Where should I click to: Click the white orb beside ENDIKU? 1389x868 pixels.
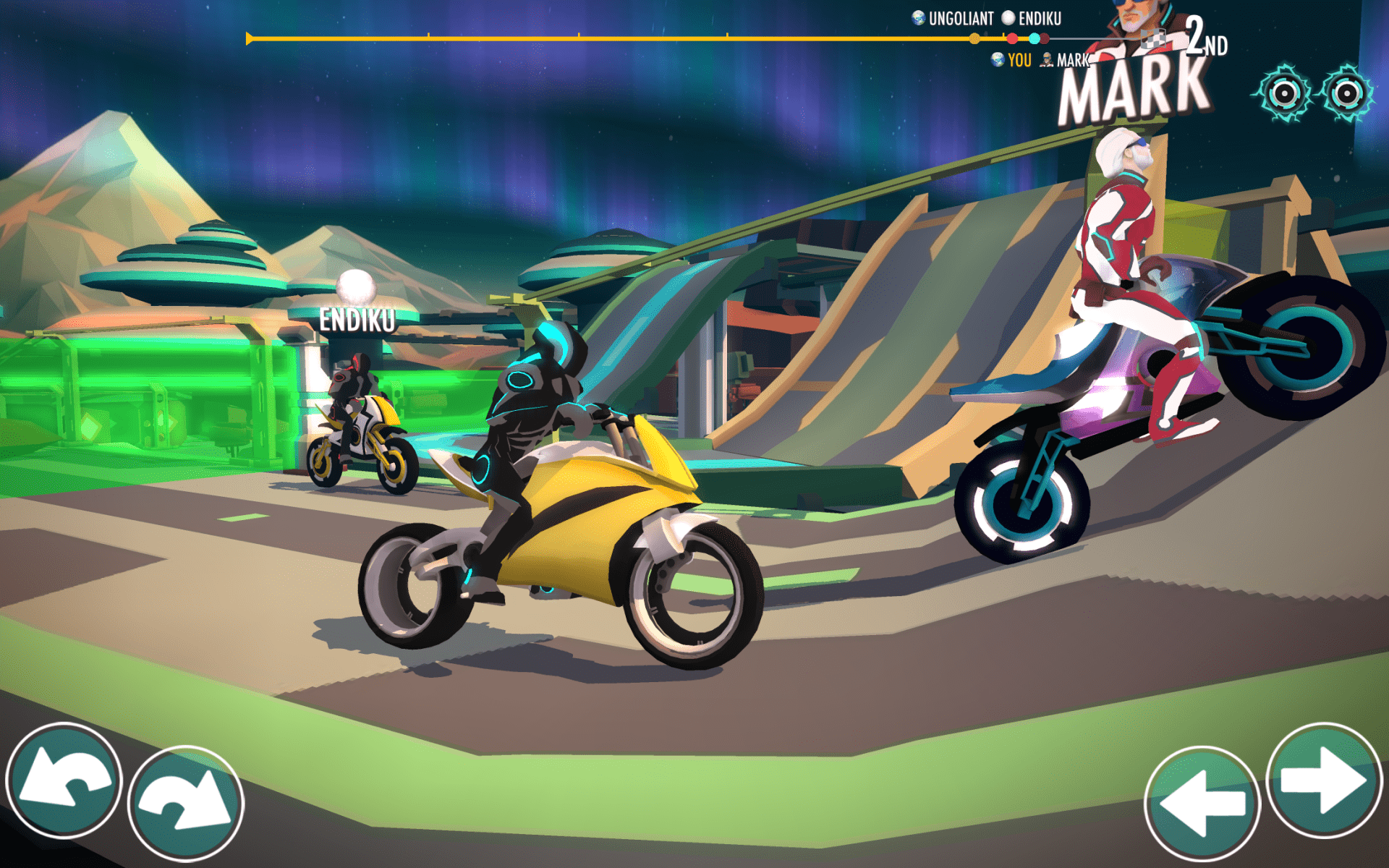(1008, 19)
